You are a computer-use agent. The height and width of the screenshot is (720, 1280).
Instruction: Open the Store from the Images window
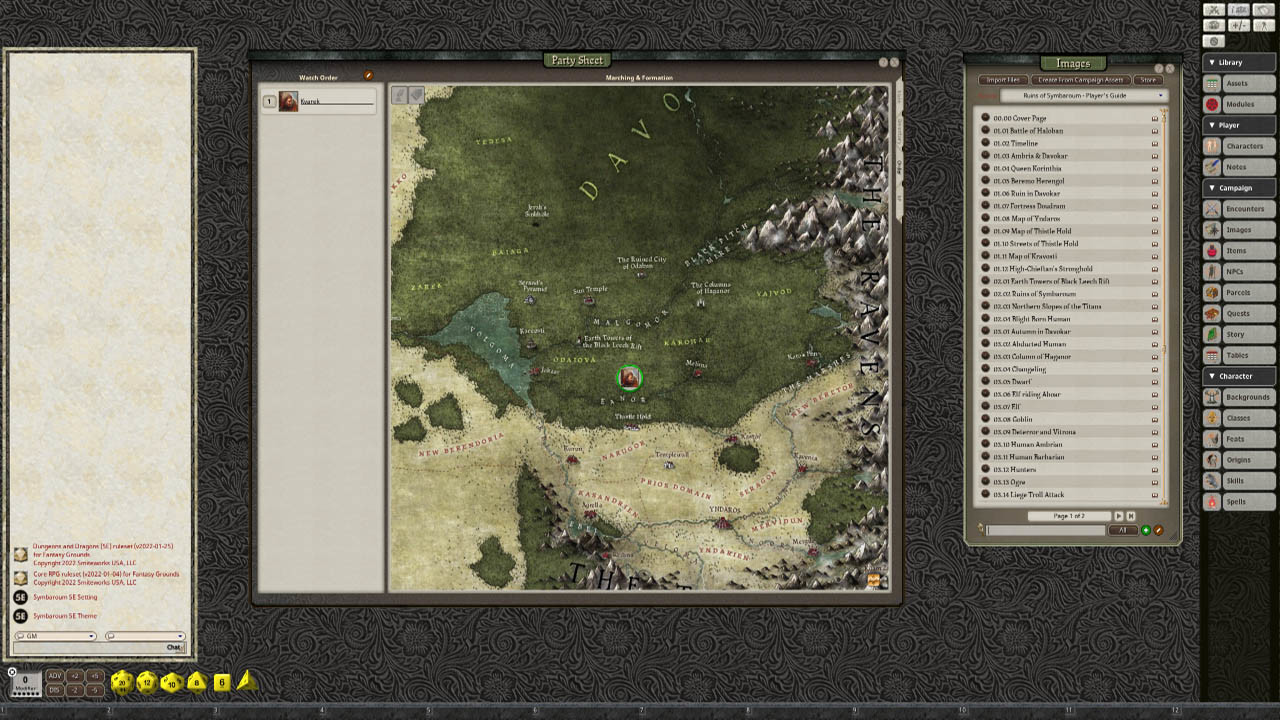point(1147,80)
